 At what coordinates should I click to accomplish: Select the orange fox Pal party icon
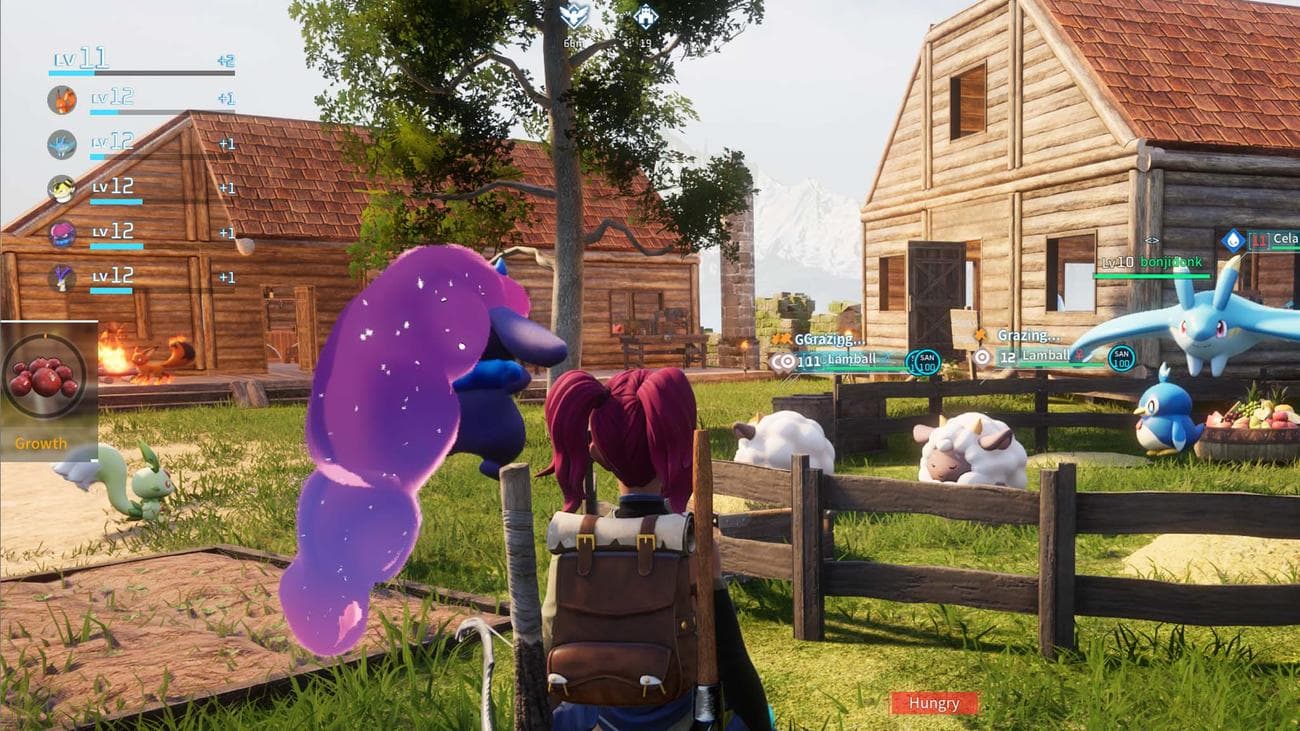[x=62, y=100]
